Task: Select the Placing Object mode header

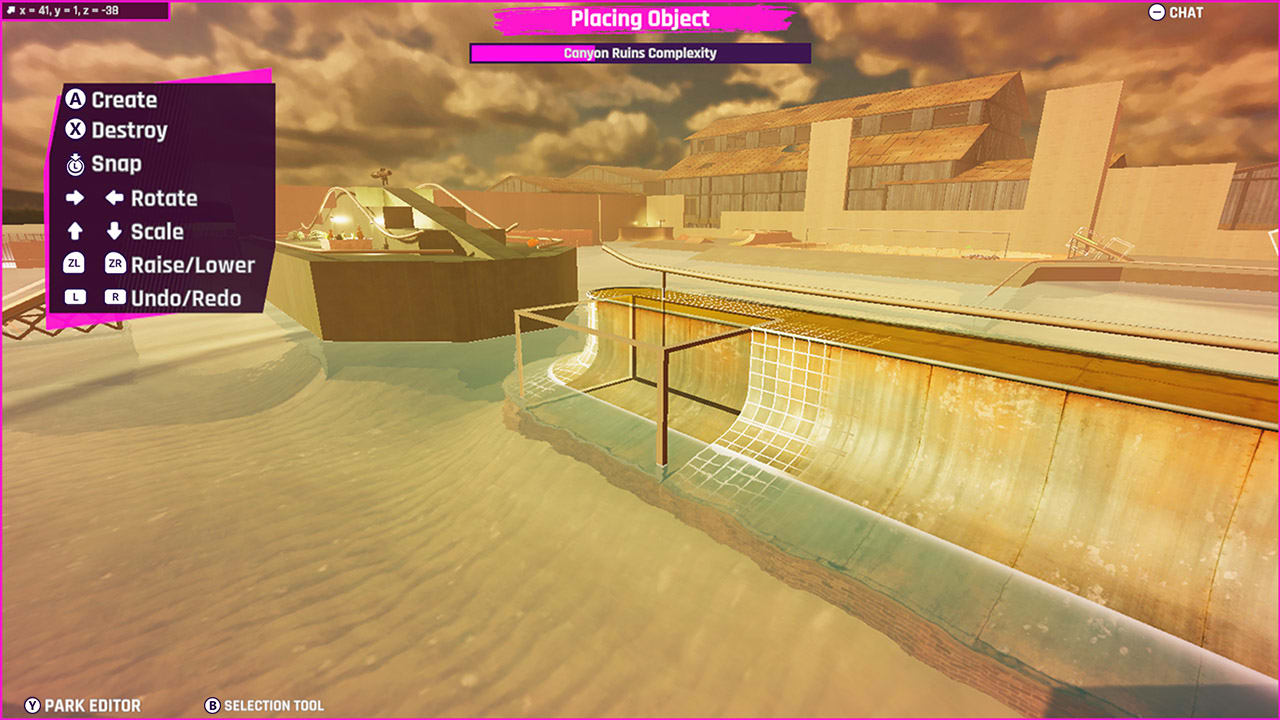Action: pyautogui.click(x=640, y=18)
